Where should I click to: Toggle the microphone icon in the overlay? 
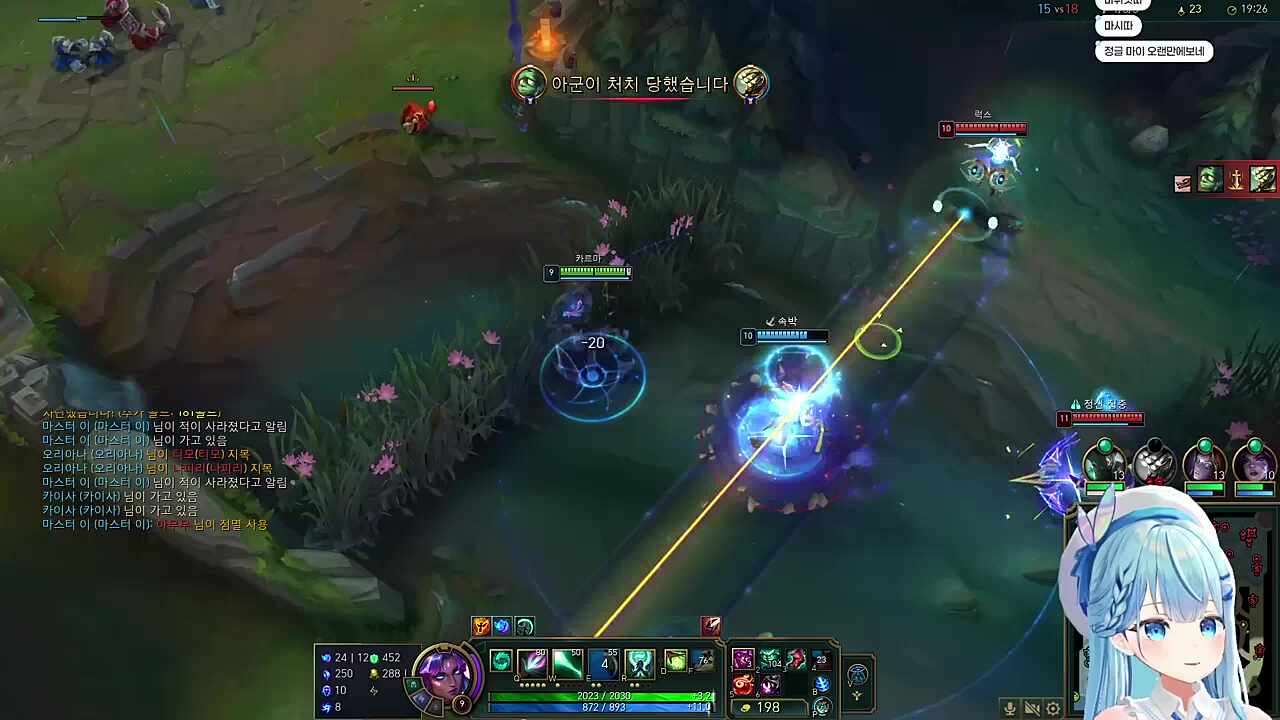point(1010,708)
